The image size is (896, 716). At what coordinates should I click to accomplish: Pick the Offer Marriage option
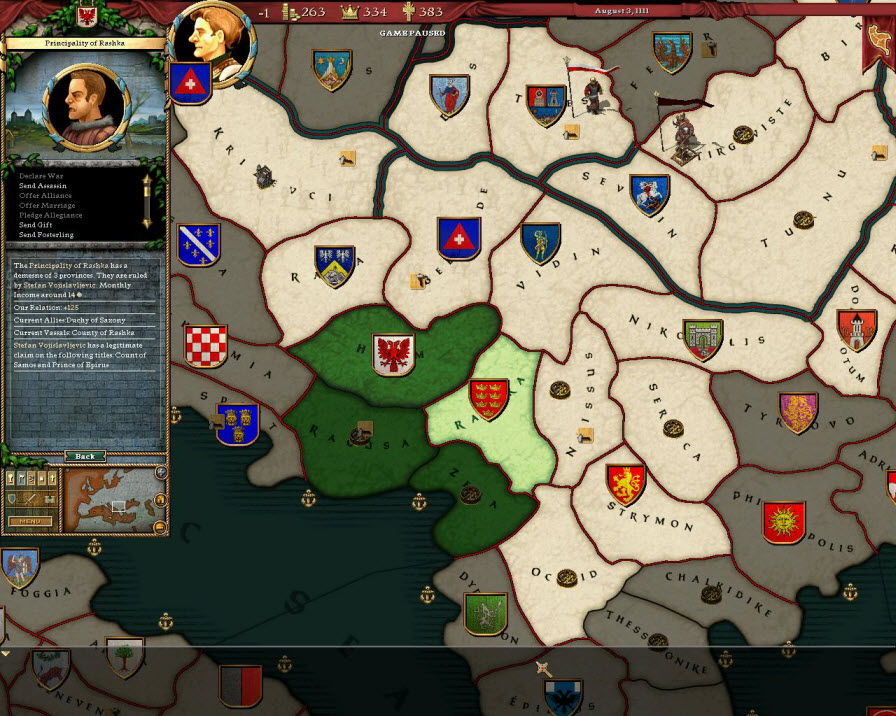pos(47,206)
